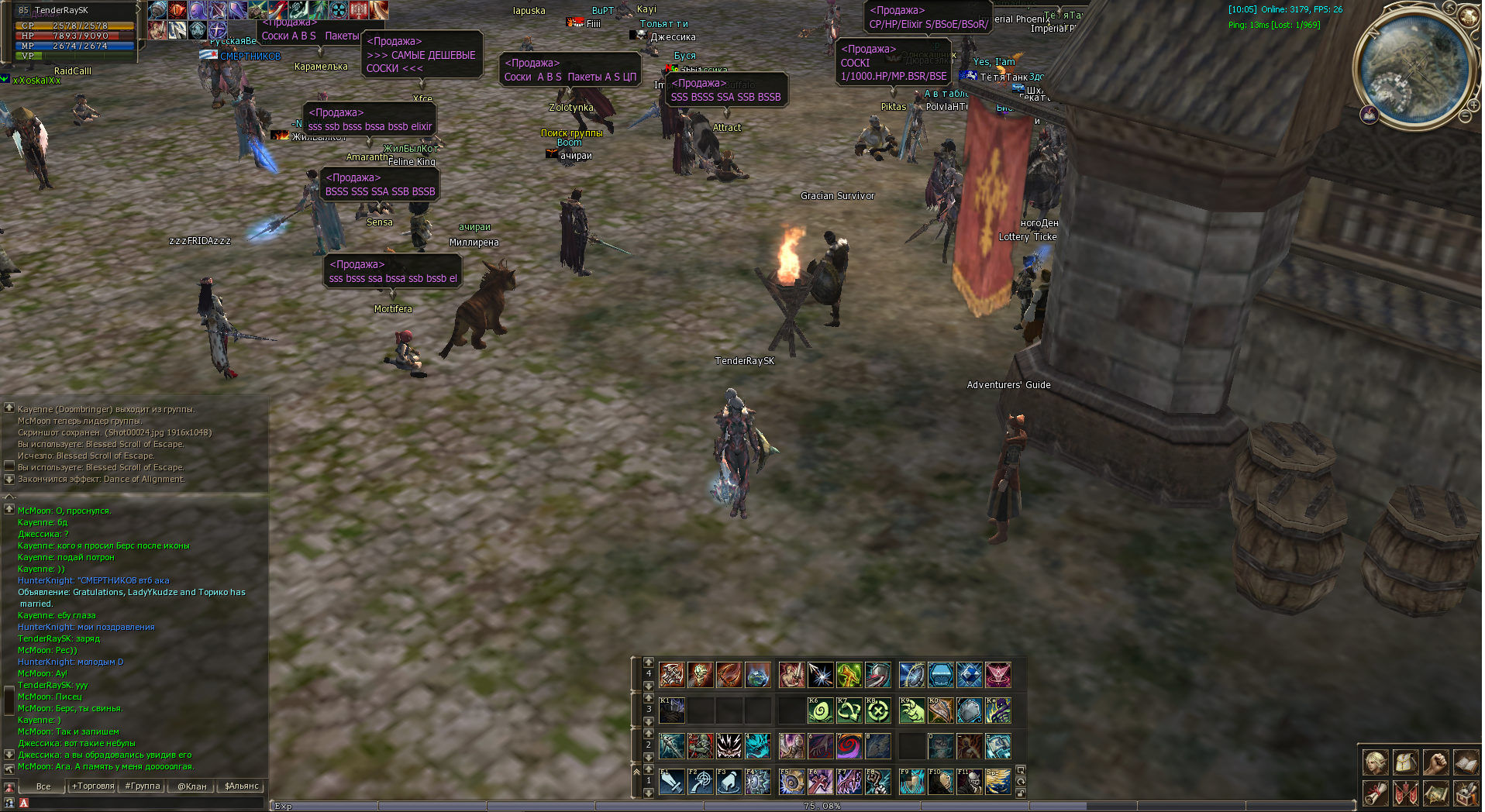Open the inventory bag icon
Viewport: 1485px width, 812px height.
(1406, 763)
